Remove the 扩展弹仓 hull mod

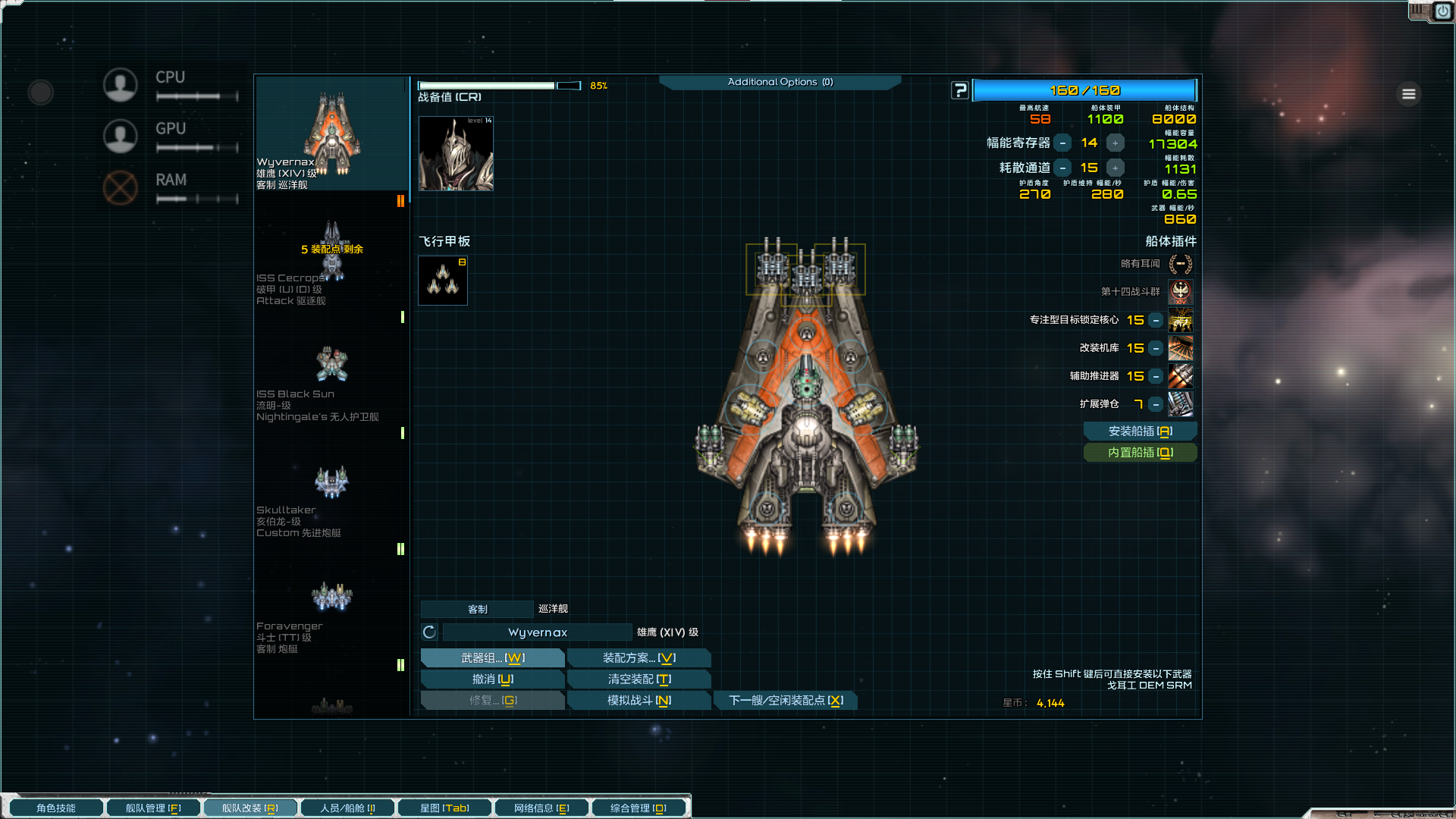1156,405
